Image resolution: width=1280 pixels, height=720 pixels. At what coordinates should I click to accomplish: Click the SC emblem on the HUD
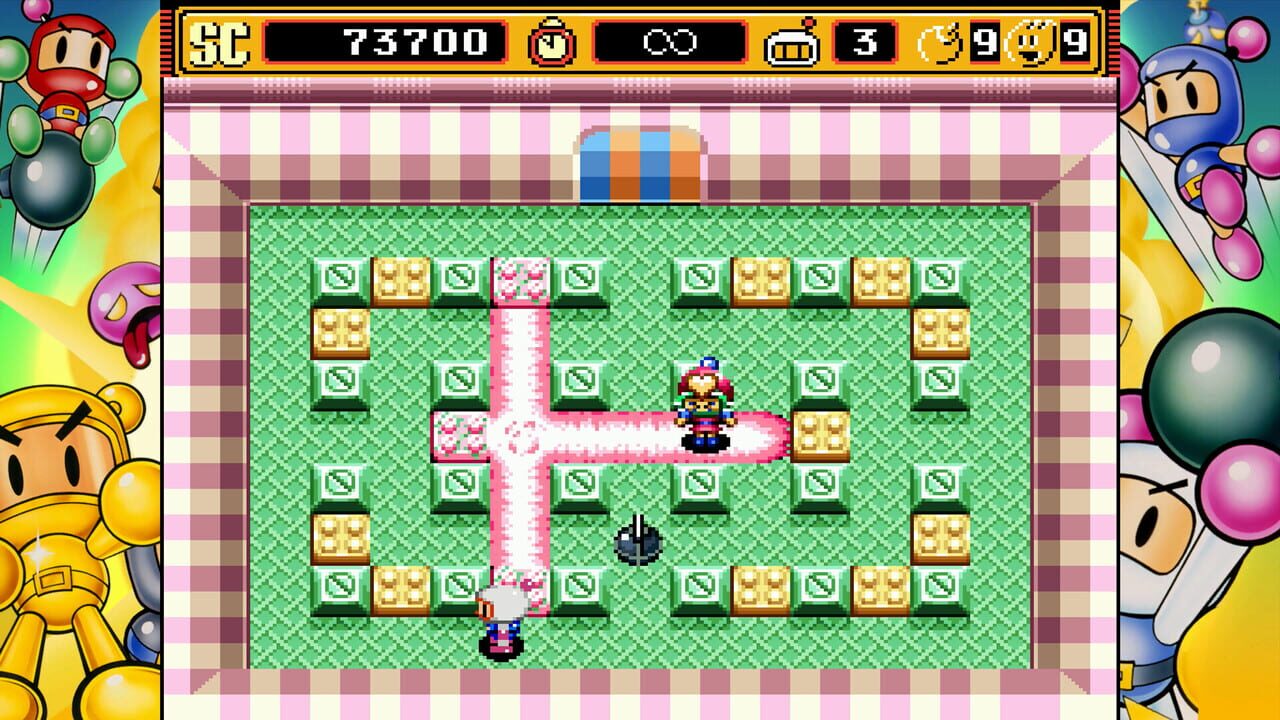[220, 36]
